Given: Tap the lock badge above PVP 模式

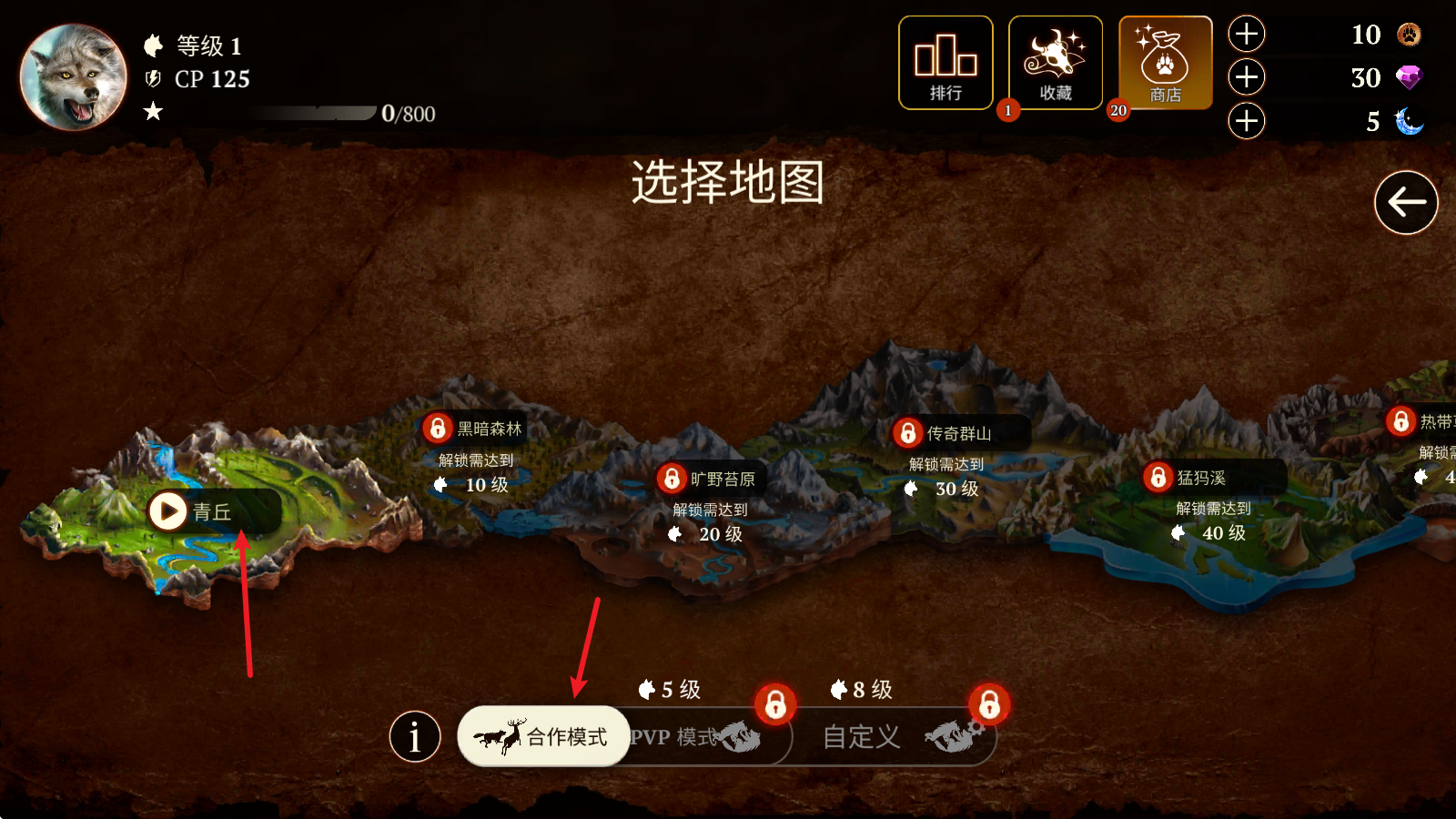Looking at the screenshot, I should [x=774, y=704].
